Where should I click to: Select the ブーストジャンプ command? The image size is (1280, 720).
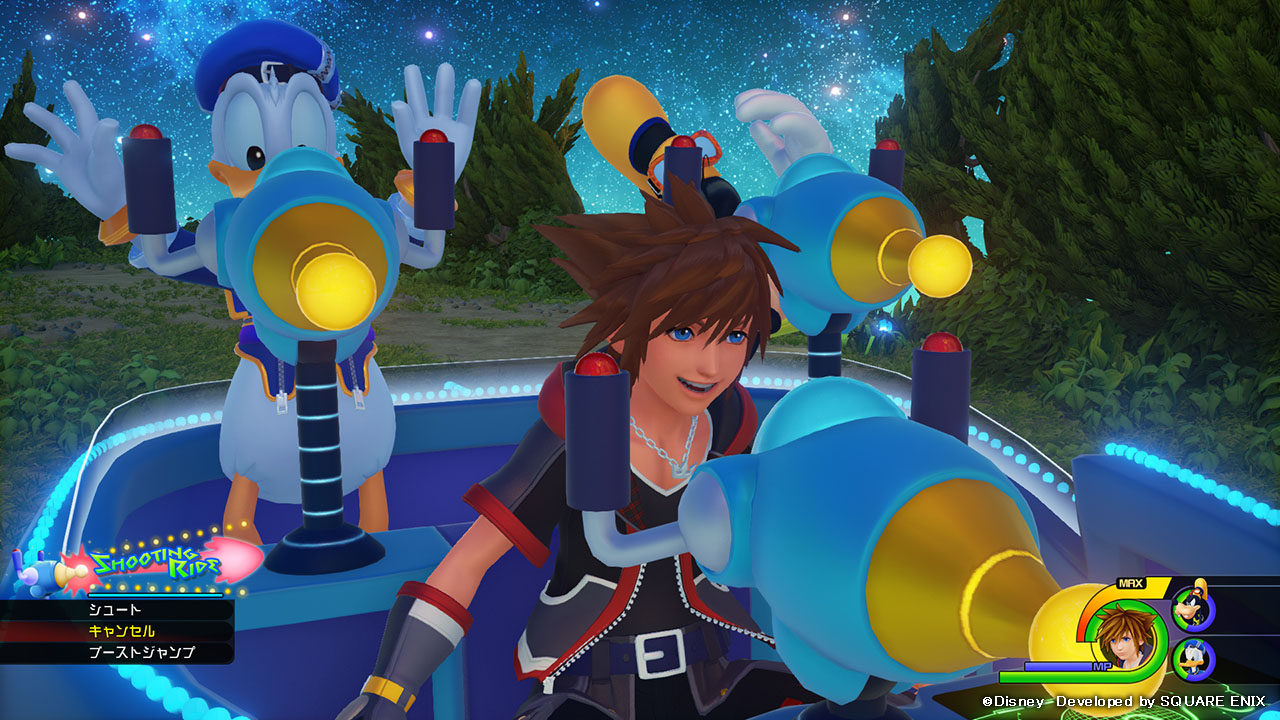[x=142, y=651]
